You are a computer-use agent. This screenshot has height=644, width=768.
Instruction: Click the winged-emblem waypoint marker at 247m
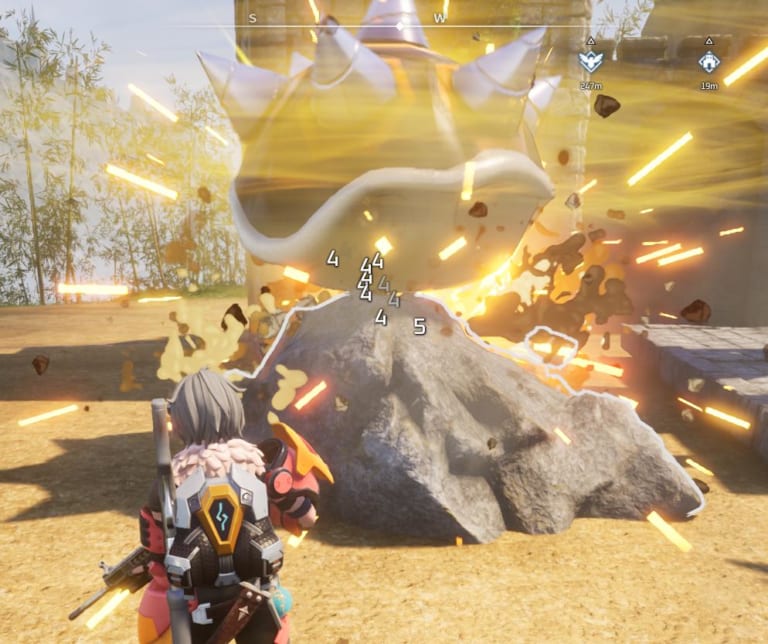pyautogui.click(x=590, y=62)
